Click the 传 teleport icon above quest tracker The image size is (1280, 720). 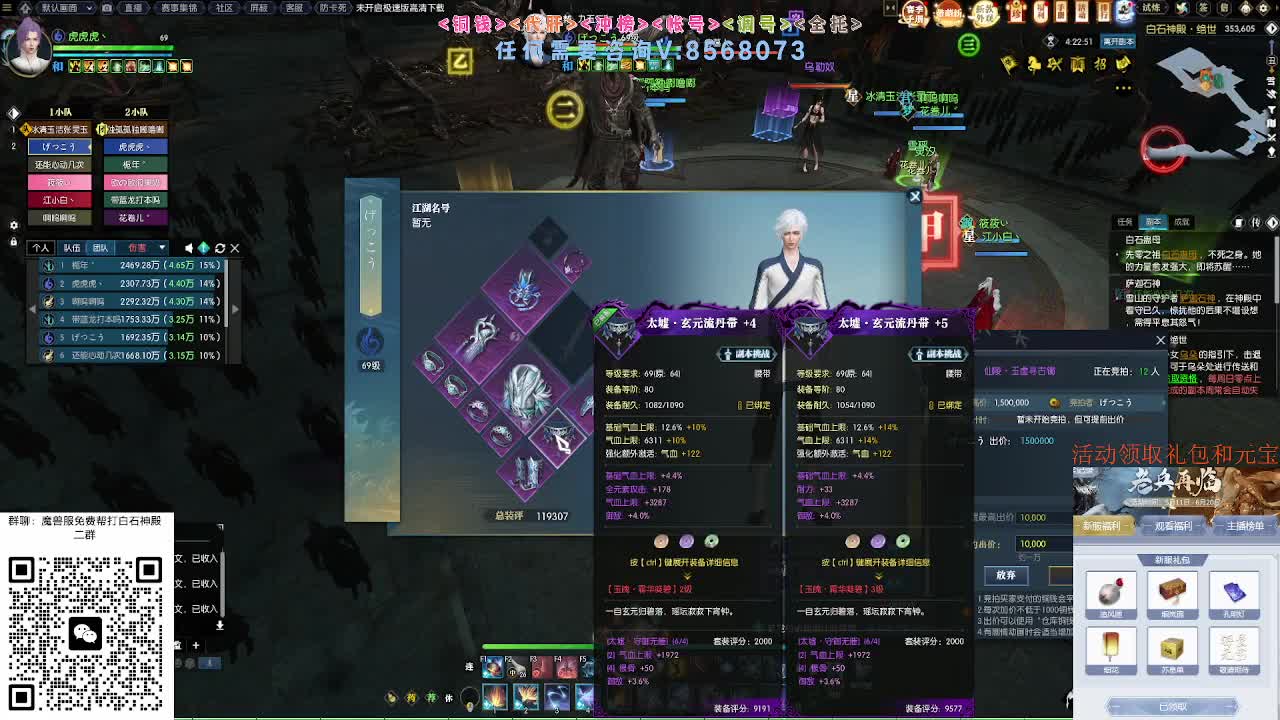pos(1255,222)
